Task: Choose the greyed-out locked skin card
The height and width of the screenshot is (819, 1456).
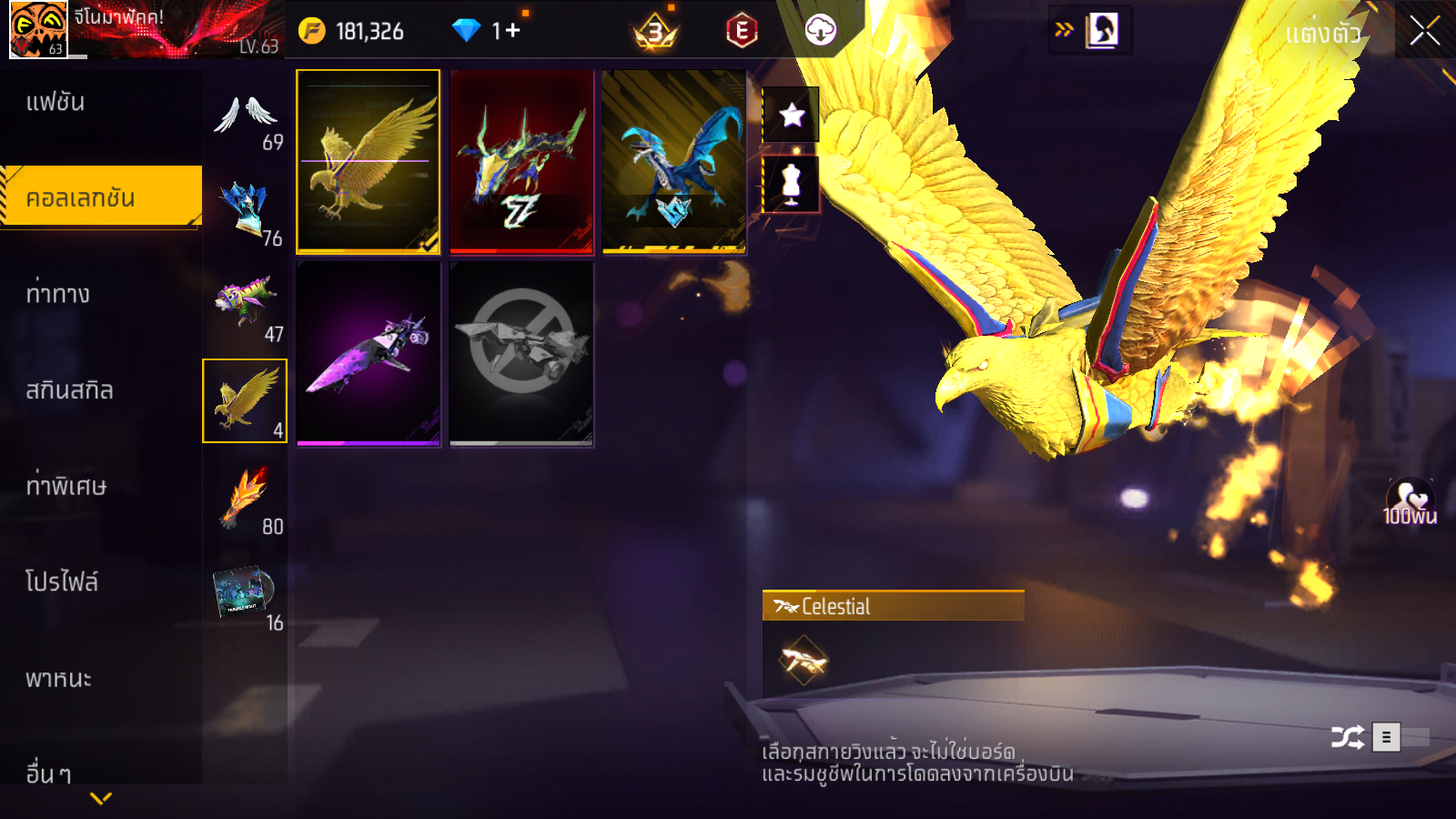Action: tap(521, 354)
